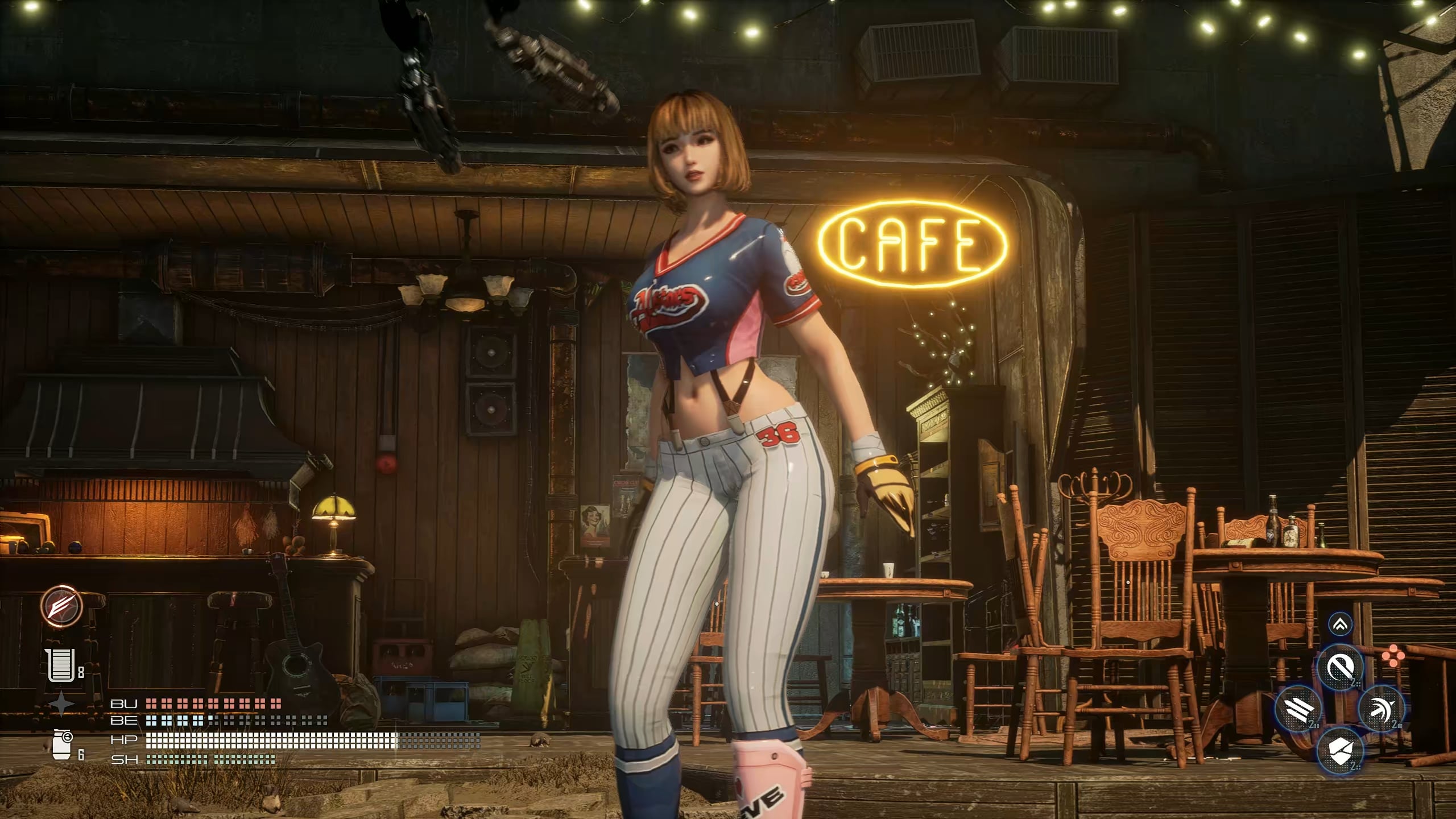This screenshot has width=1456, height=819.
Task: Activate the arrow-through-crescent skill
Action: (1381, 709)
